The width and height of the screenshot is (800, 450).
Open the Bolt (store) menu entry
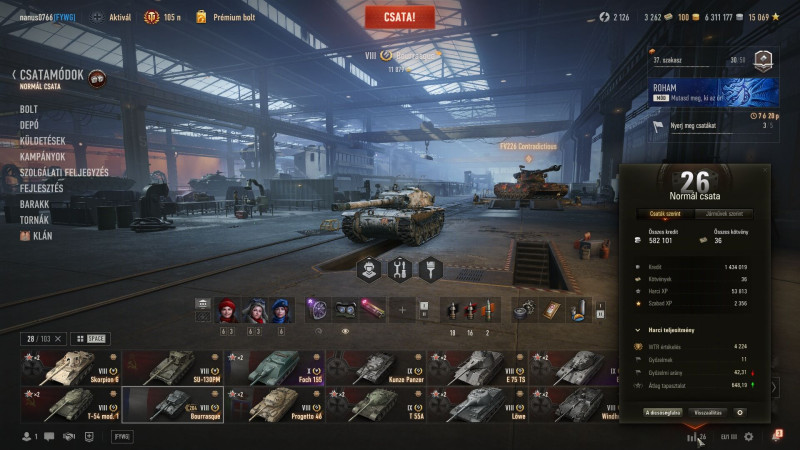(29, 109)
